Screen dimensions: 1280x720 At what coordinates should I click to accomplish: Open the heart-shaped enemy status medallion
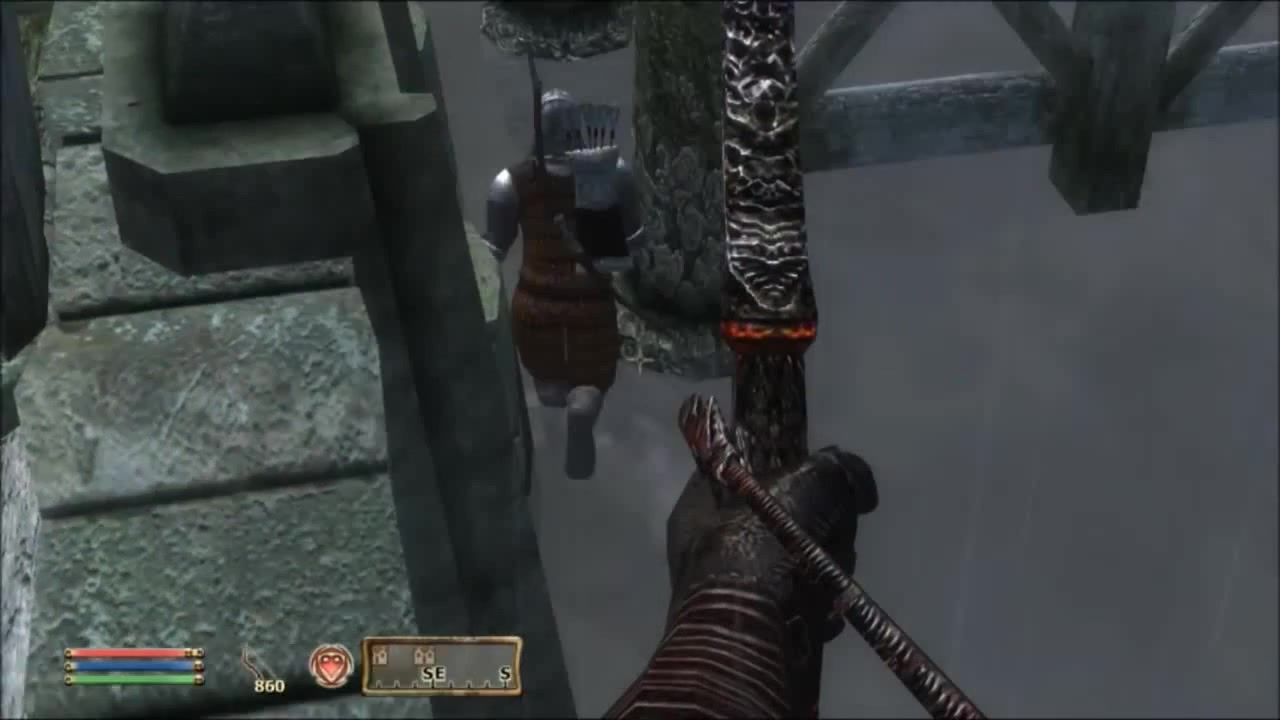pyautogui.click(x=334, y=666)
